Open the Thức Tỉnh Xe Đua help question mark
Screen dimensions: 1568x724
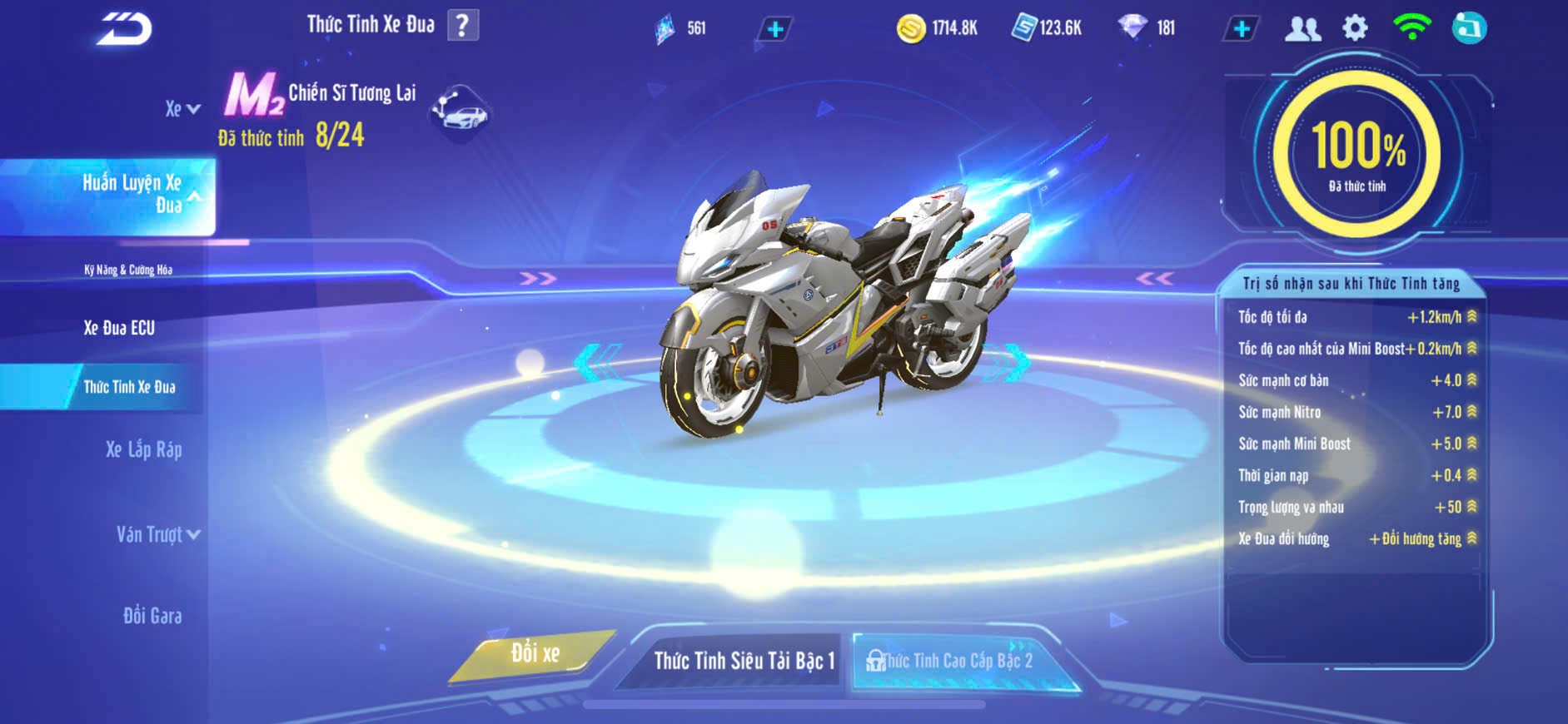click(x=463, y=26)
